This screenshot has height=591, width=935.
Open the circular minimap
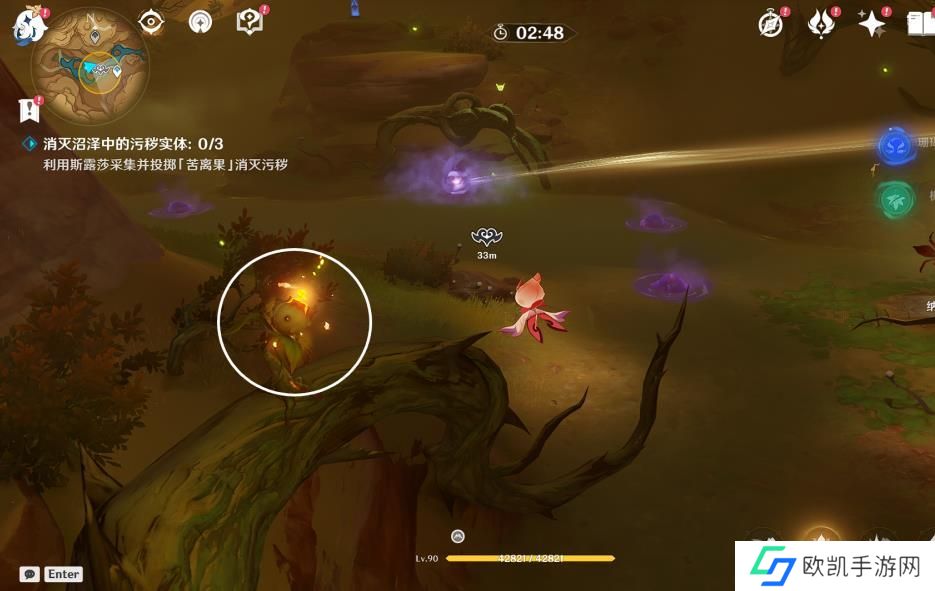tap(90, 66)
